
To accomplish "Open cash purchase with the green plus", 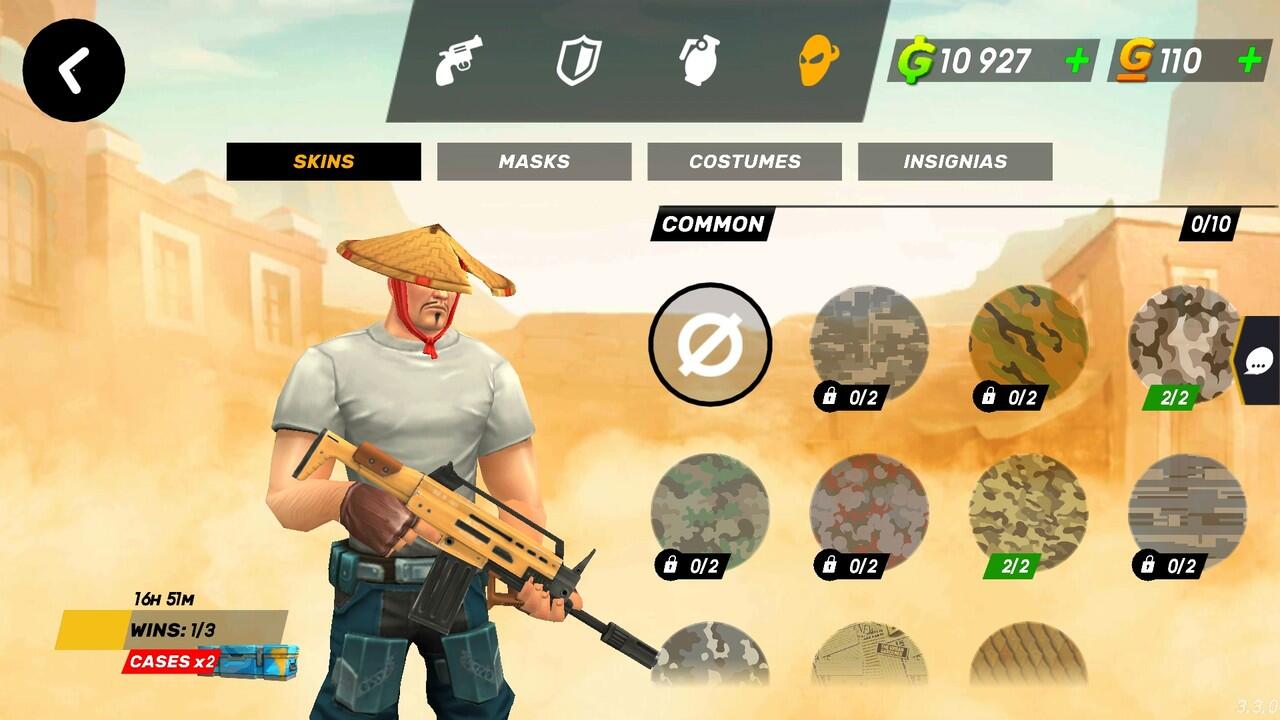I will click(x=1076, y=61).
